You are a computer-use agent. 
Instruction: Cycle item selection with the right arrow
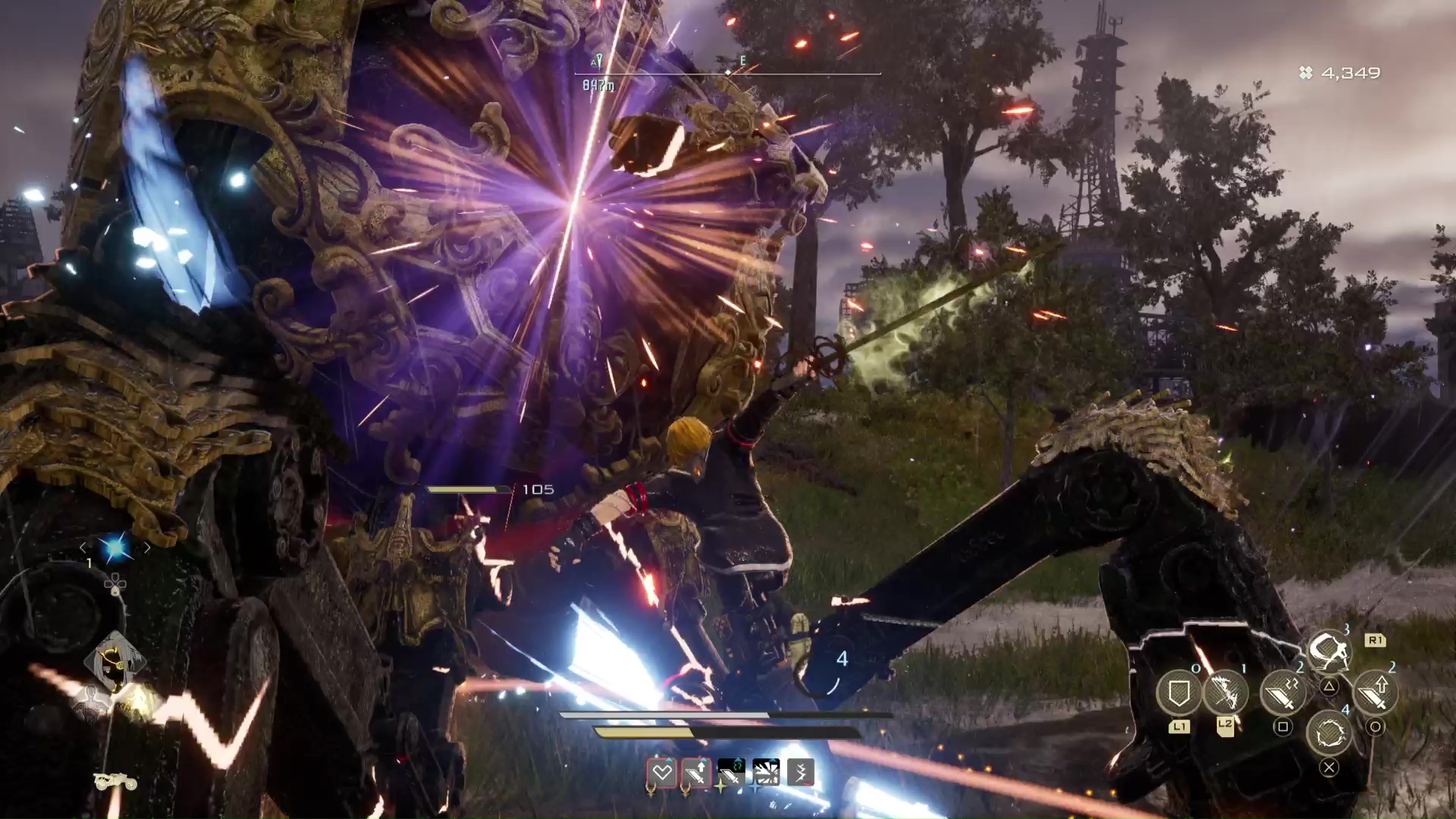[147, 548]
